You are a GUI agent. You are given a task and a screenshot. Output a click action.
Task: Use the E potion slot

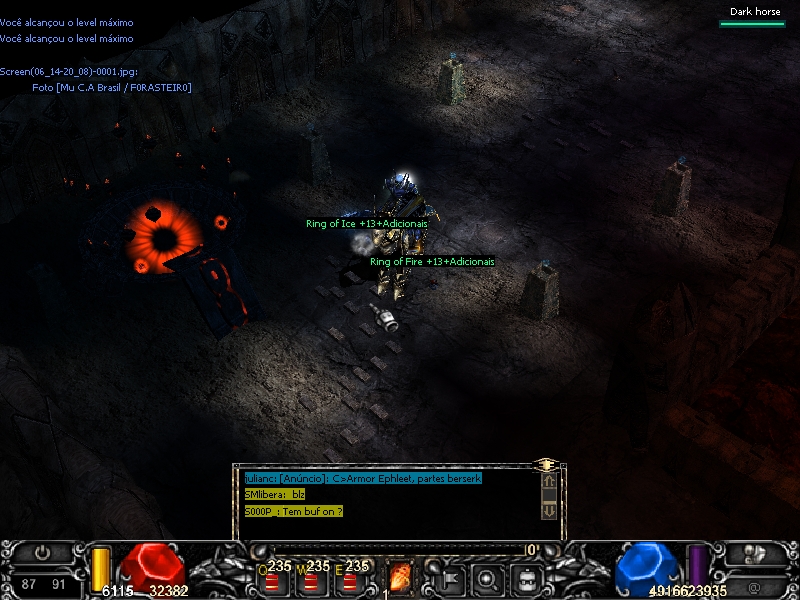pos(348,578)
